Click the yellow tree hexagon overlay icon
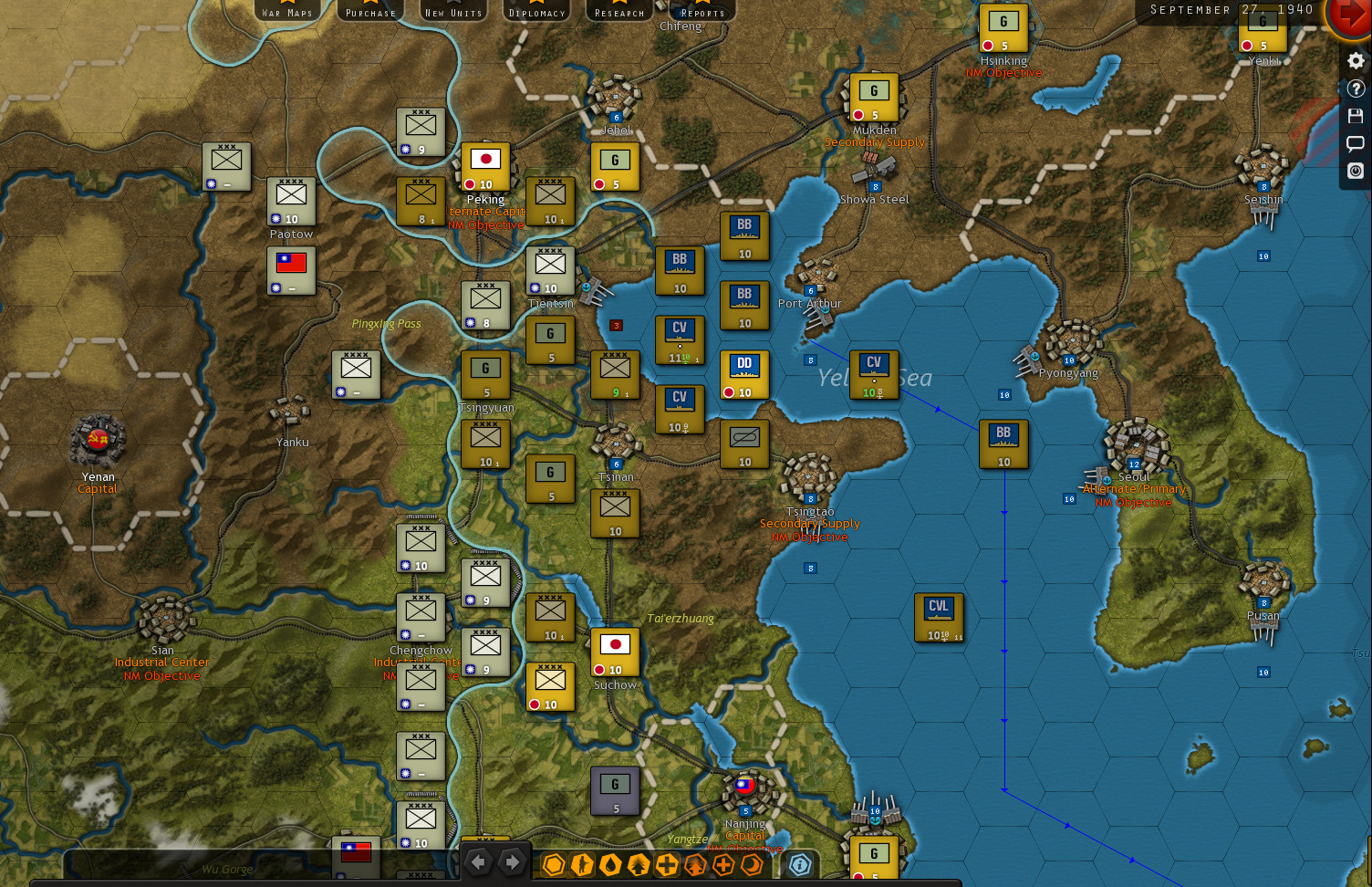Viewport: 1372px width, 887px height. (636, 864)
